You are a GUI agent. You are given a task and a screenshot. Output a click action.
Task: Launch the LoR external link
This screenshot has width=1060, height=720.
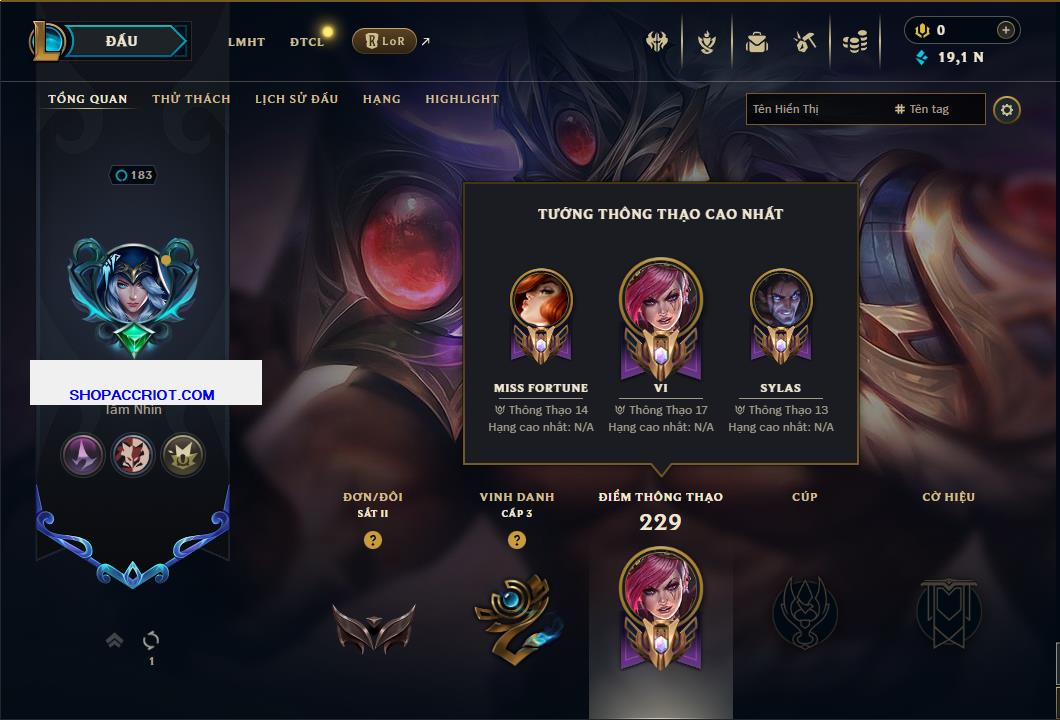[385, 41]
